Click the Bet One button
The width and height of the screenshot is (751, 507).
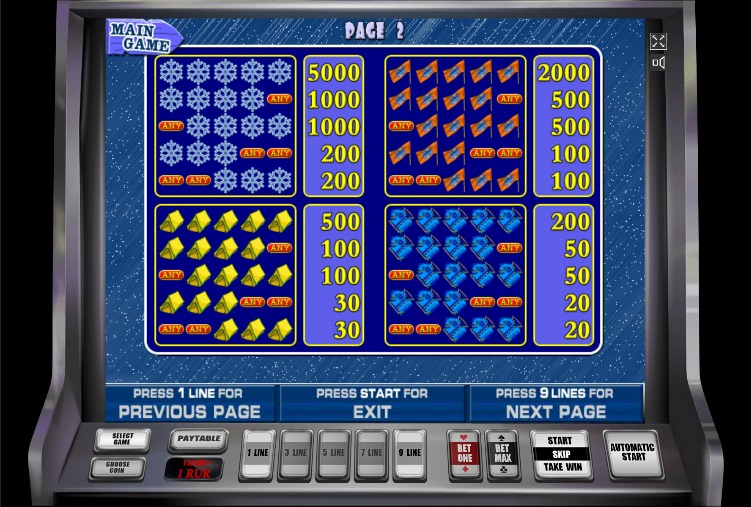(464, 455)
